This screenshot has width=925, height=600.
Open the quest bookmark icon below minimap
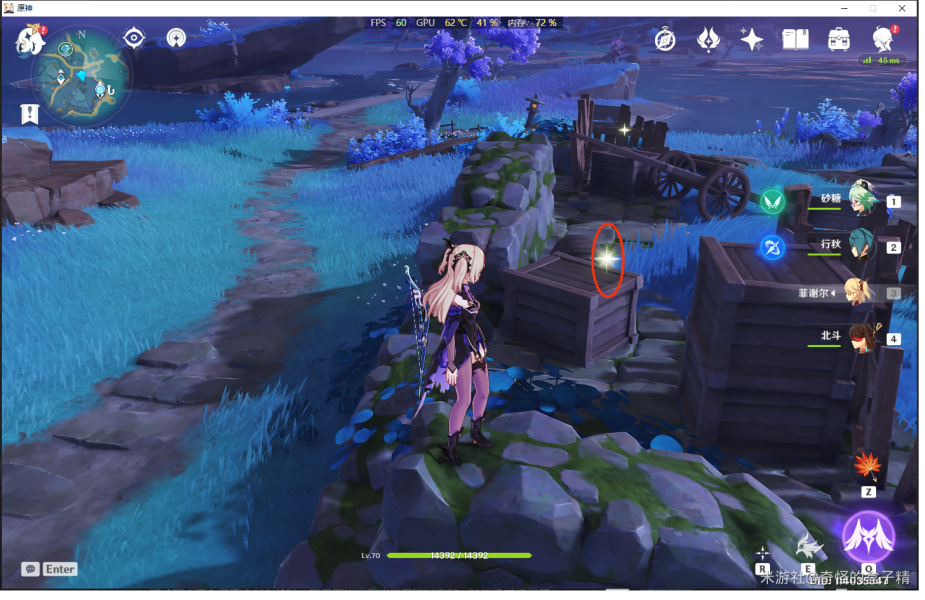coord(29,114)
